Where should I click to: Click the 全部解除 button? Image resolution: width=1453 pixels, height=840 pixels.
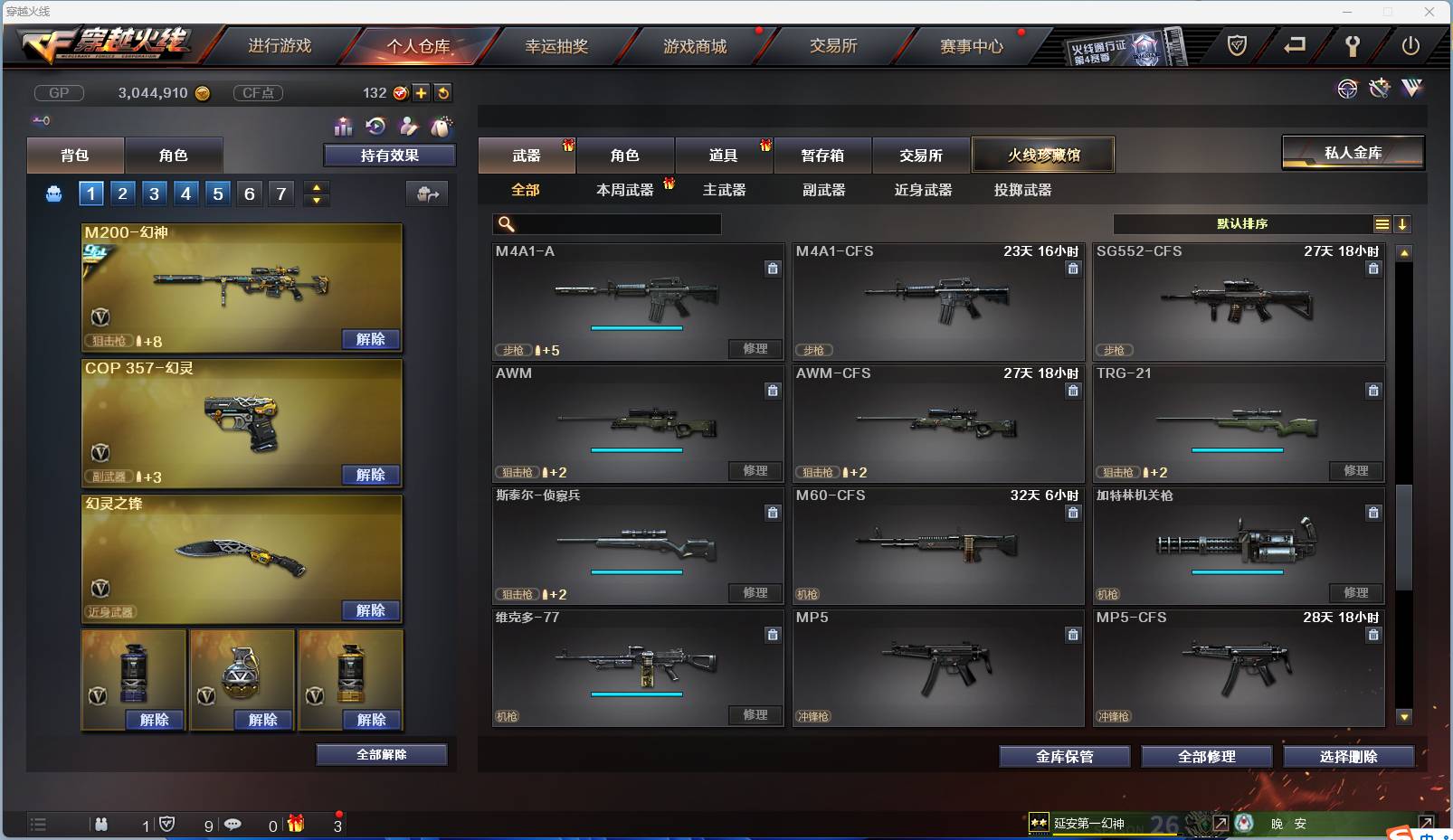[382, 754]
